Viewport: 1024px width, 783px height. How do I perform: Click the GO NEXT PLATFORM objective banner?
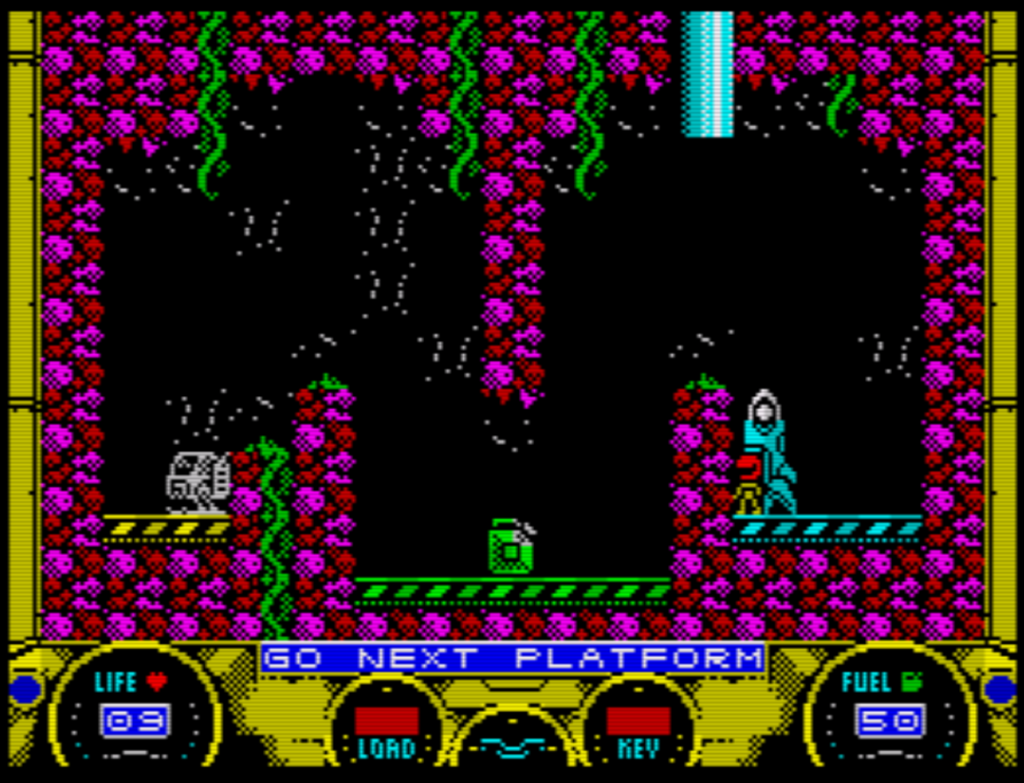point(512,659)
